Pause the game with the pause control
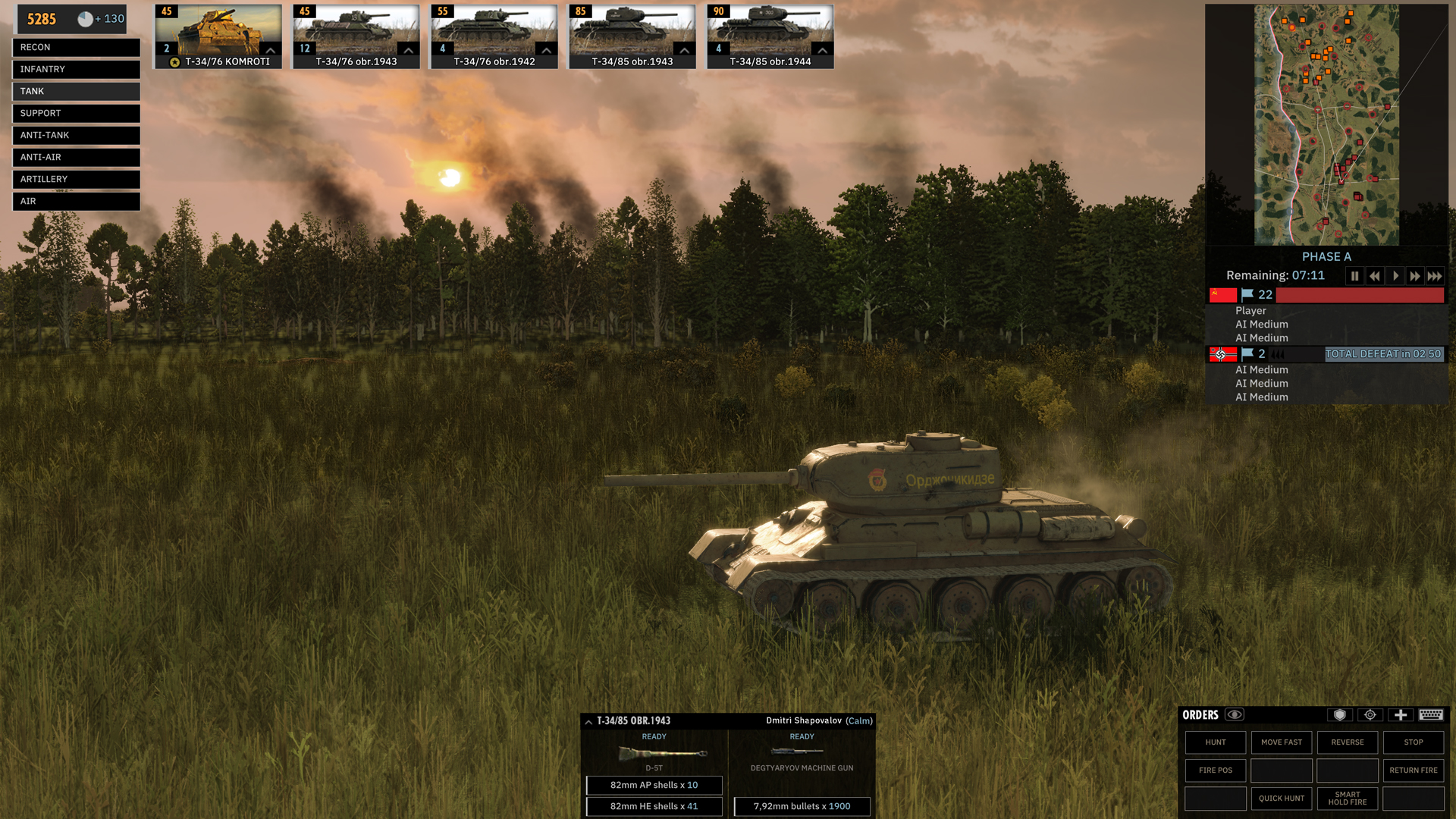This screenshot has height=819, width=1456. pos(1354,276)
